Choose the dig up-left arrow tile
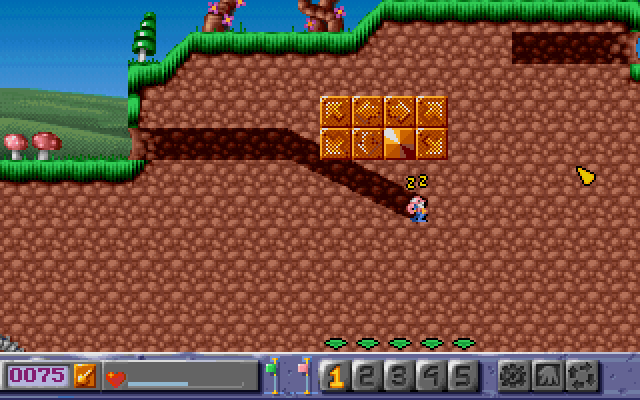The image size is (640, 400). 336,112
